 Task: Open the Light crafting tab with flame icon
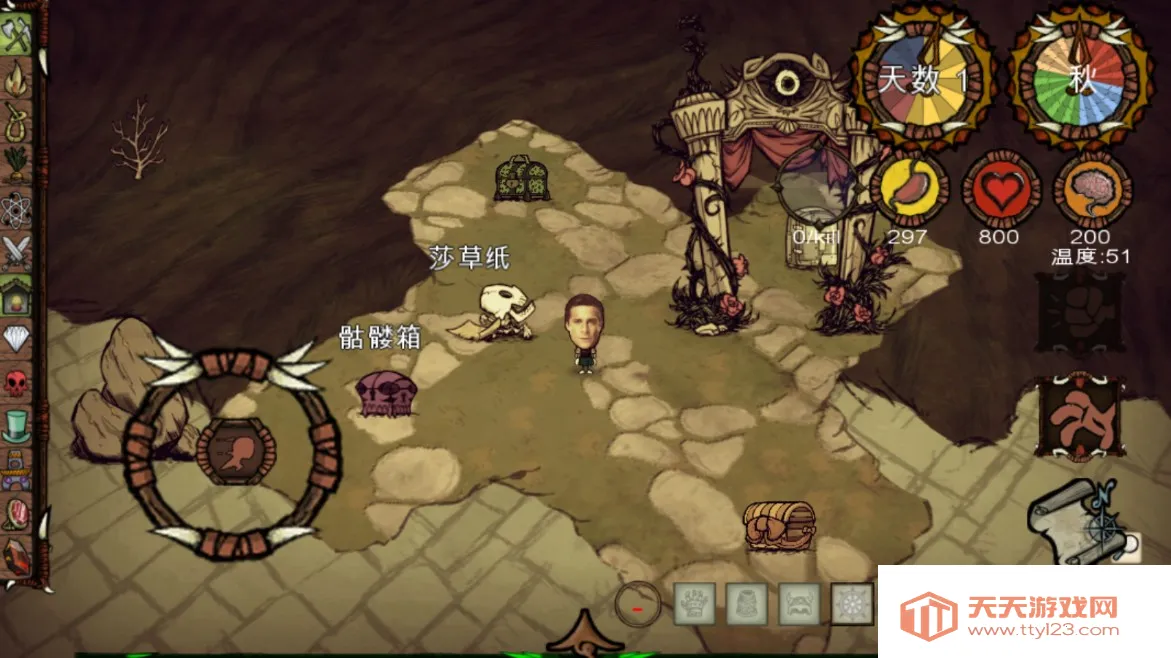[x=17, y=78]
